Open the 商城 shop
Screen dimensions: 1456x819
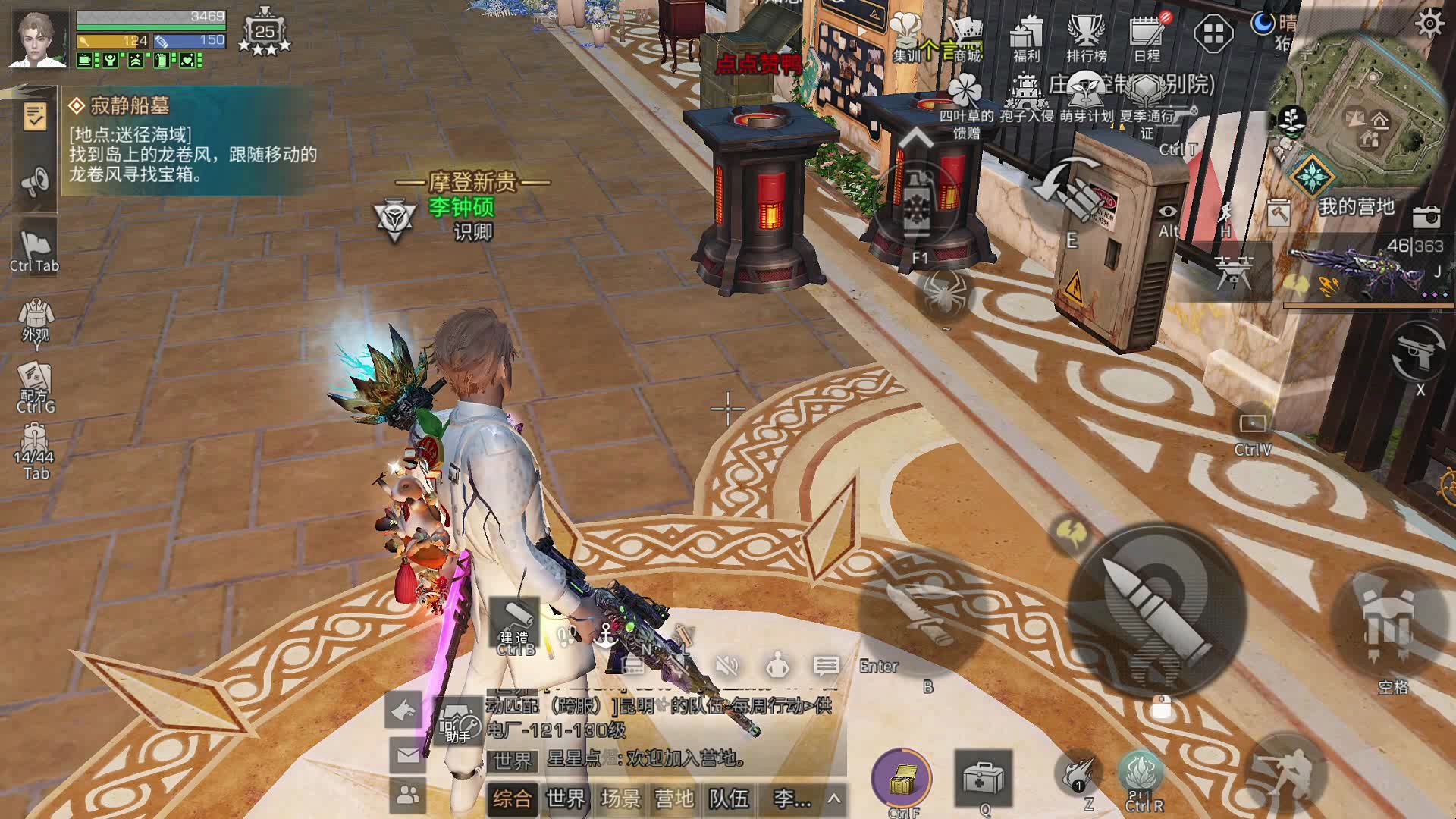[x=966, y=39]
